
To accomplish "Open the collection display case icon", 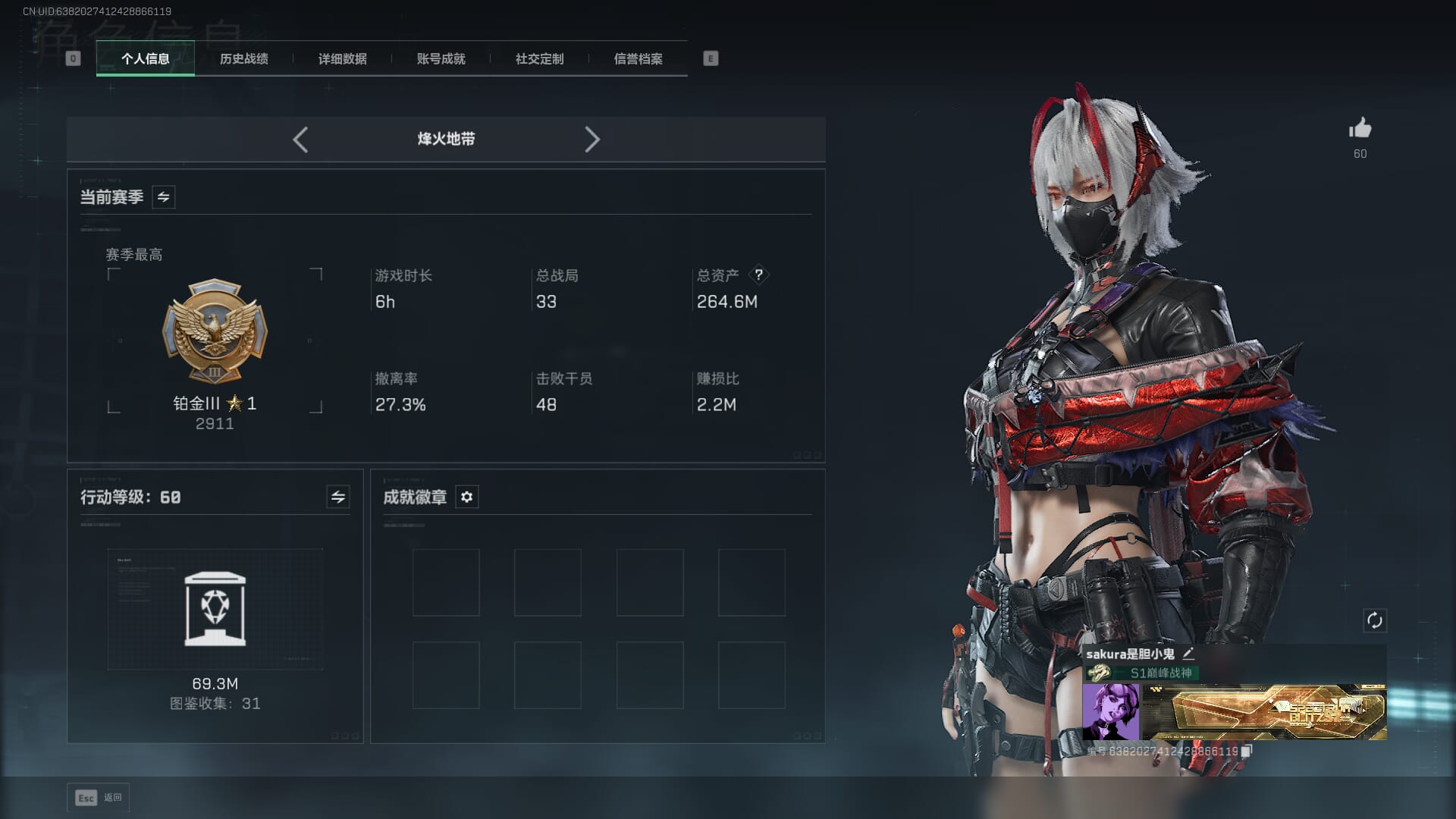I will pyautogui.click(x=215, y=610).
